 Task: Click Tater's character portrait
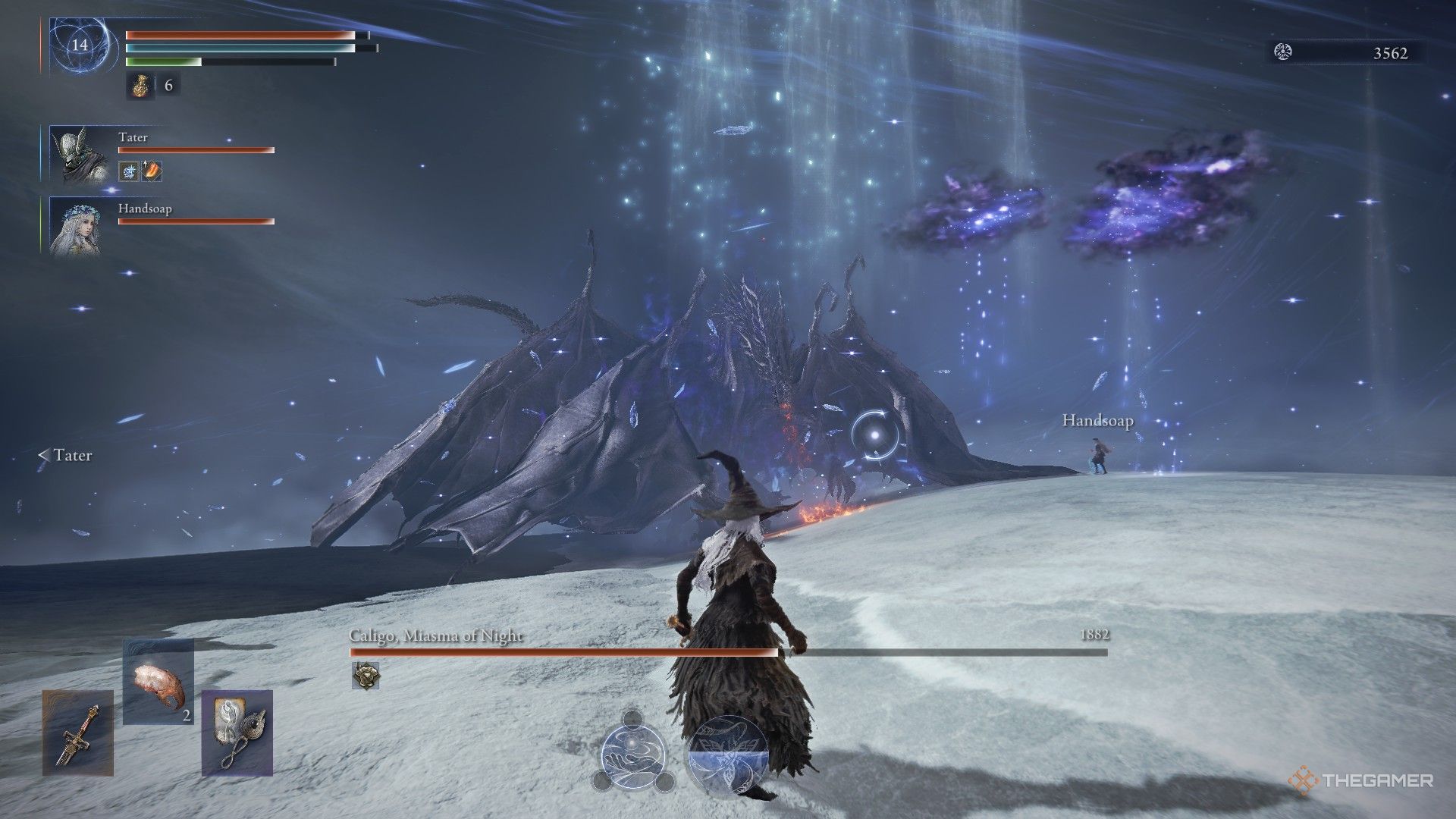point(78,155)
